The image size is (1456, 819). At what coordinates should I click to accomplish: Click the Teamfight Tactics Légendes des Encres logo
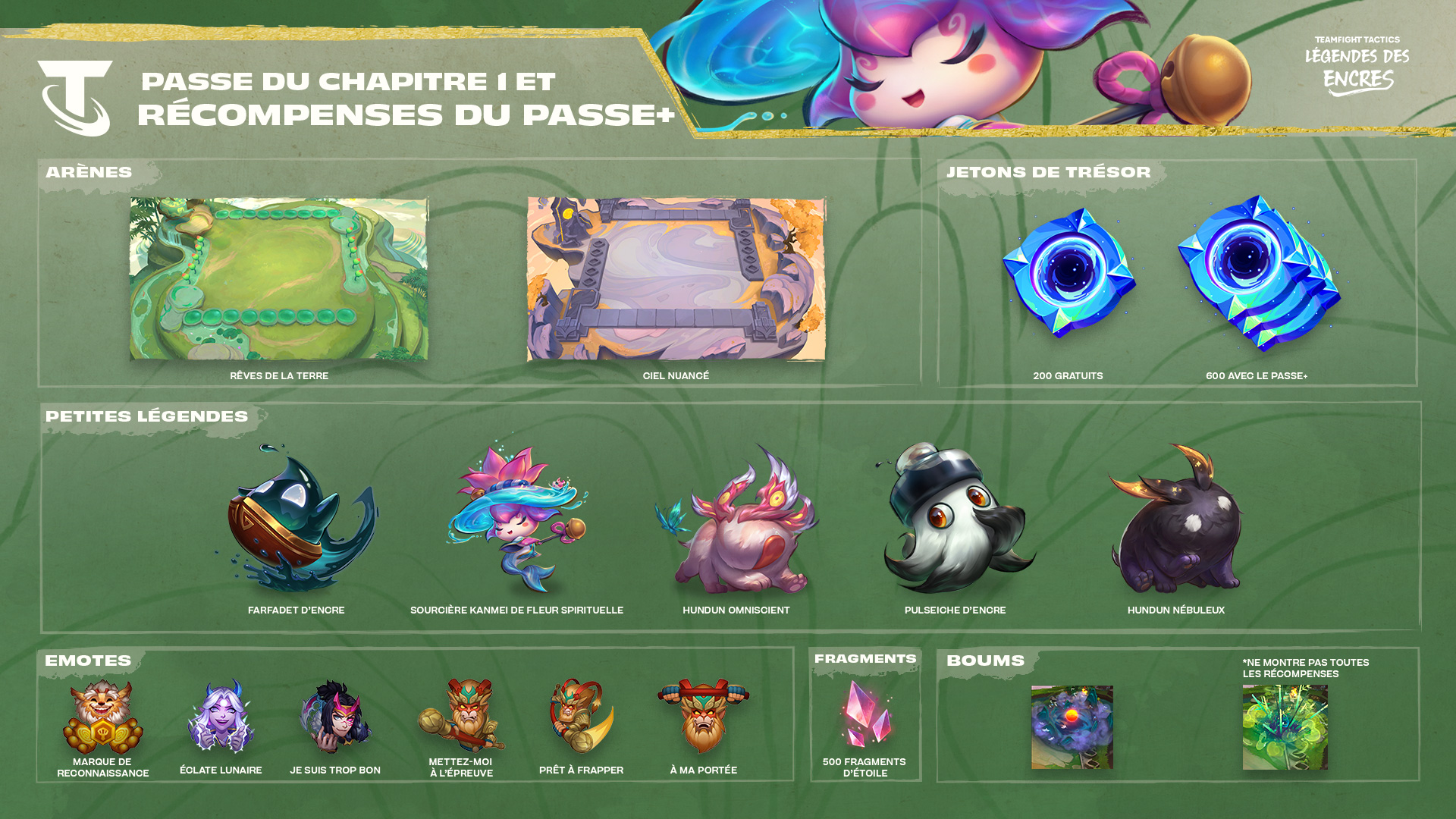click(1357, 67)
